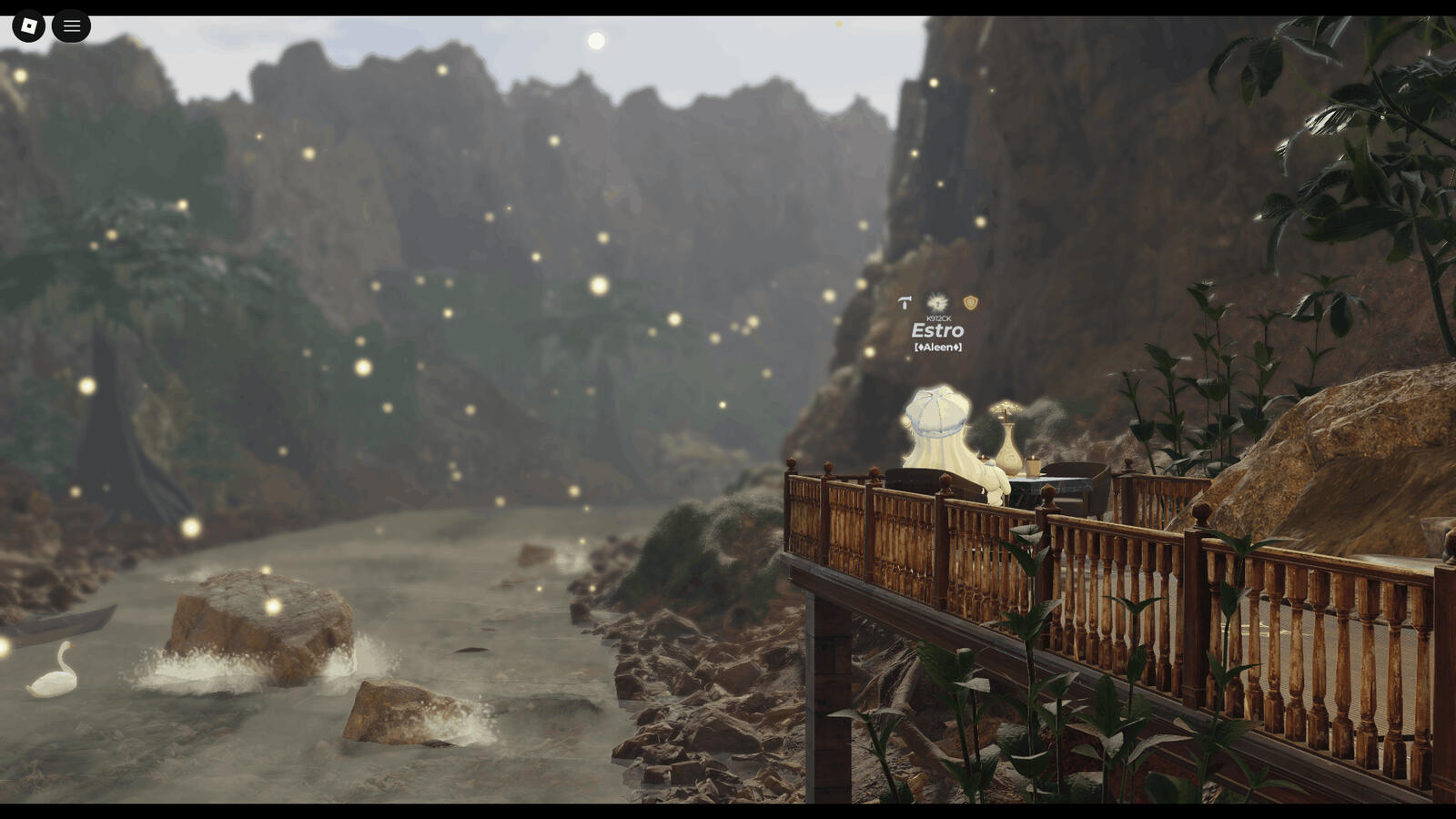
Task: Open the hamburger menu beside the Roblox logo
Action: [71, 26]
